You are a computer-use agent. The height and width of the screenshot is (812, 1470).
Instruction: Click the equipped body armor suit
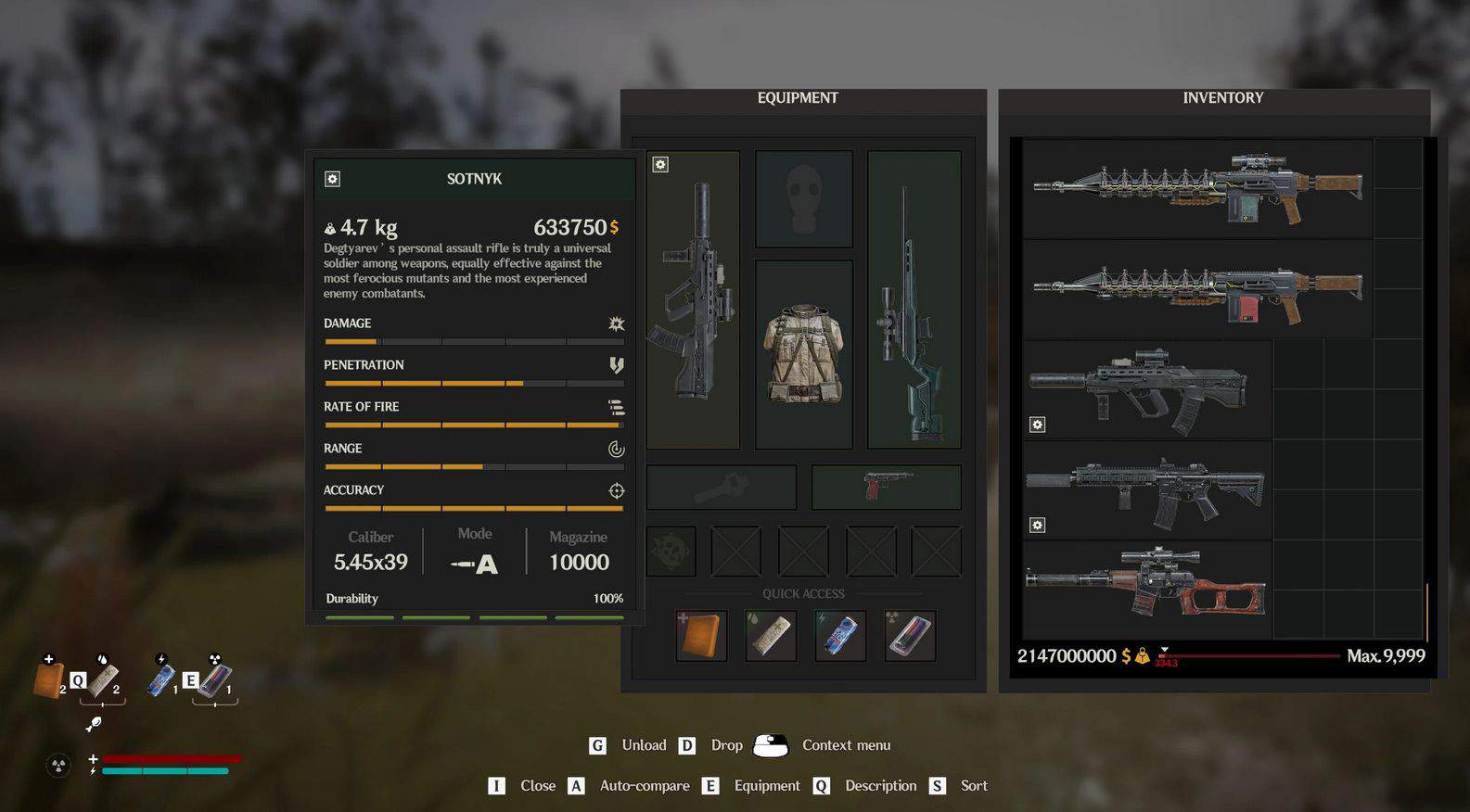tap(803, 354)
